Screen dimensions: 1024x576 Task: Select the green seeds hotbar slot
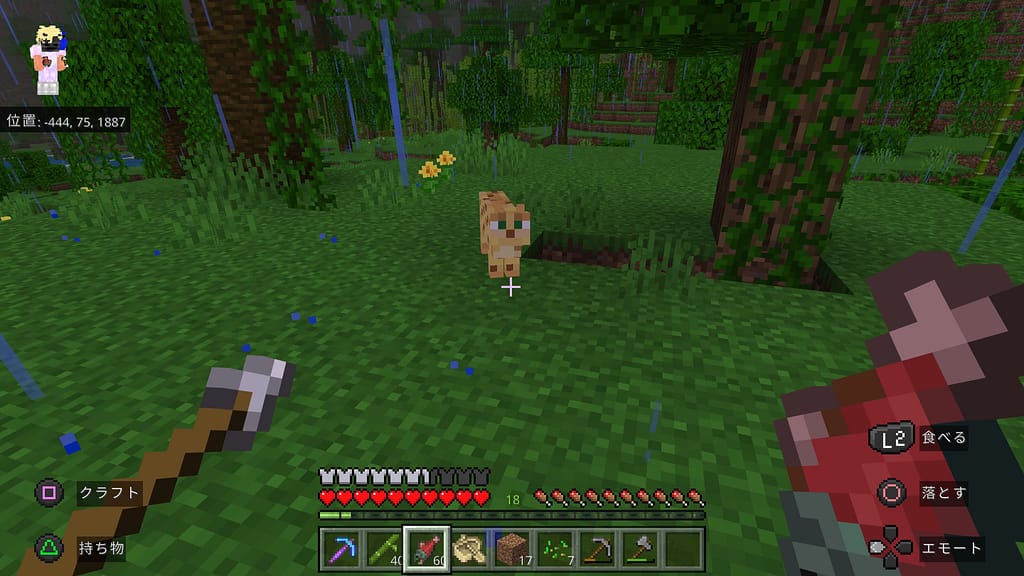click(x=556, y=548)
